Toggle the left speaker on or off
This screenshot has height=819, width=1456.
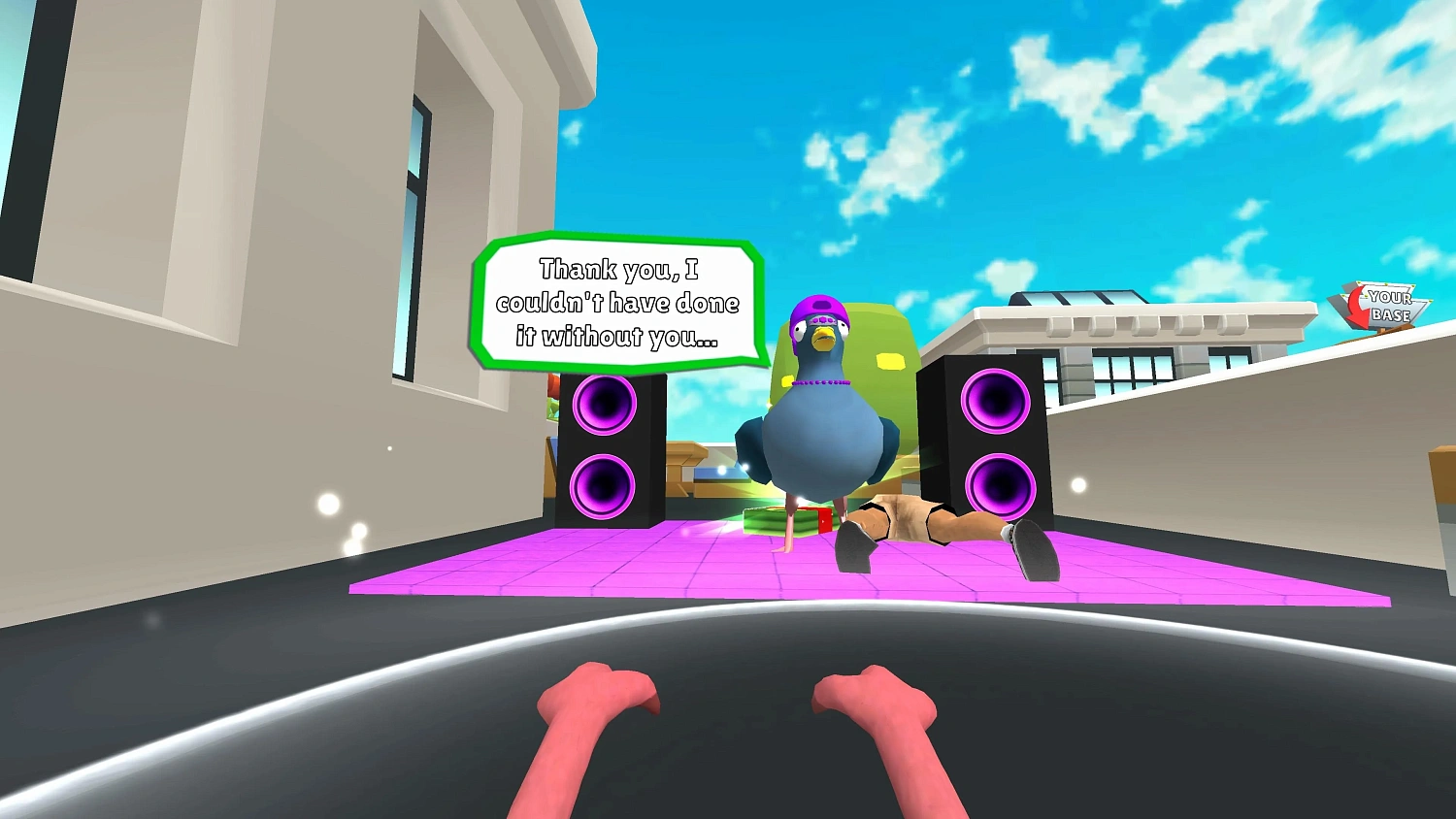tap(605, 446)
